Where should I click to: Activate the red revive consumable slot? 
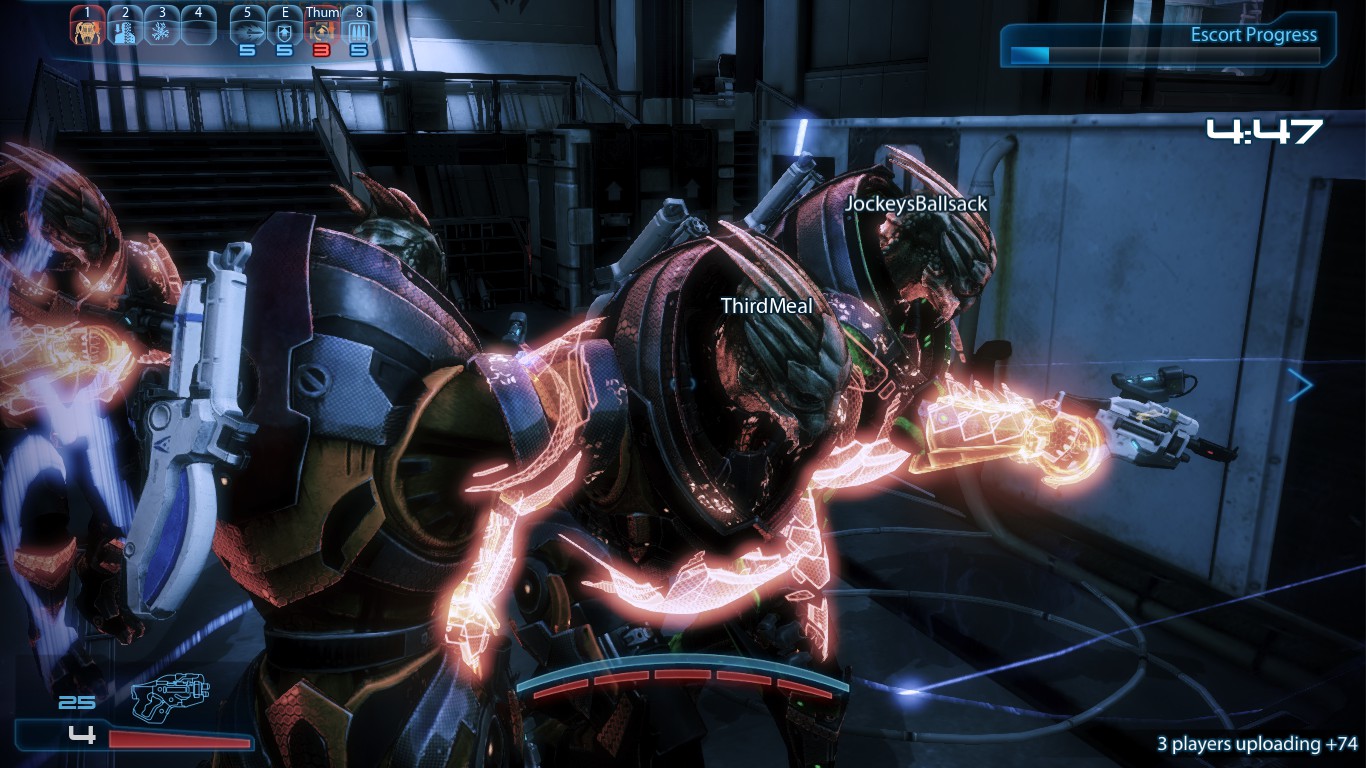click(x=322, y=28)
